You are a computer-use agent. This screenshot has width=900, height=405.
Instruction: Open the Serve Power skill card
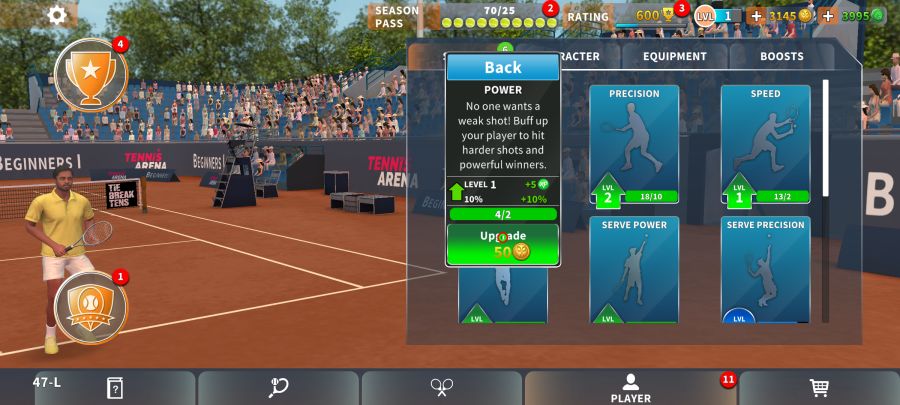[634, 269]
